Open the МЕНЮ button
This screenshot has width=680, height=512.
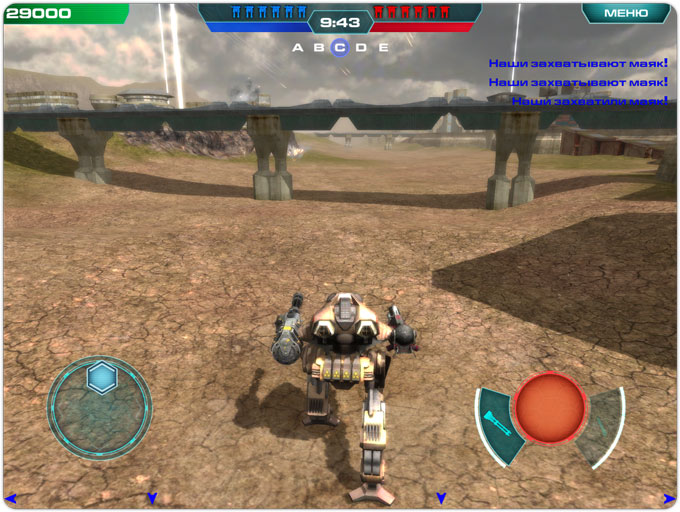click(x=626, y=13)
